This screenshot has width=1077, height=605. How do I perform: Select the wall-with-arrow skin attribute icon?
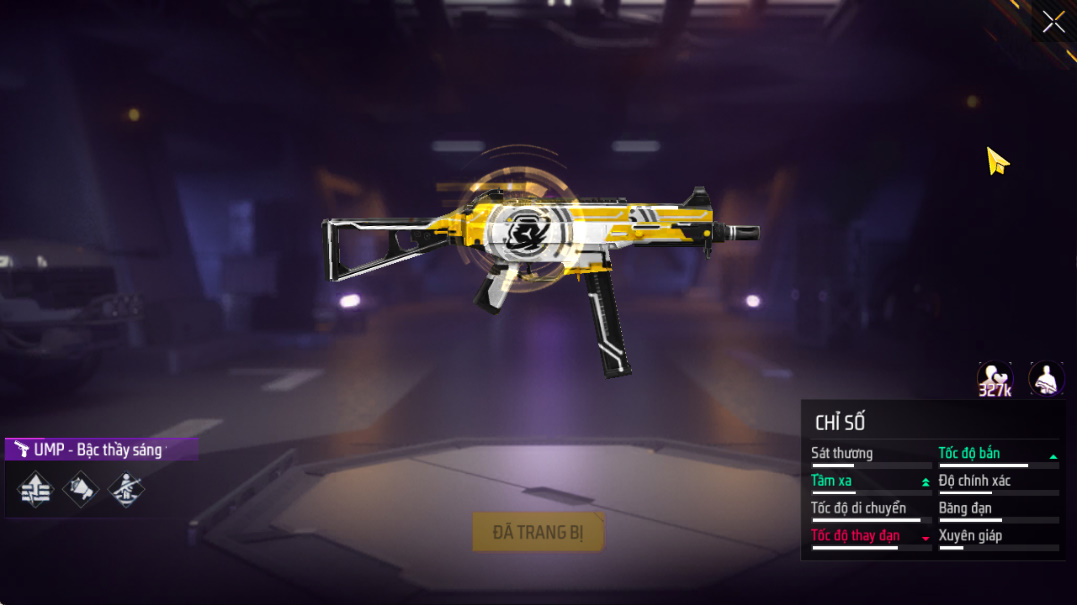(35, 489)
